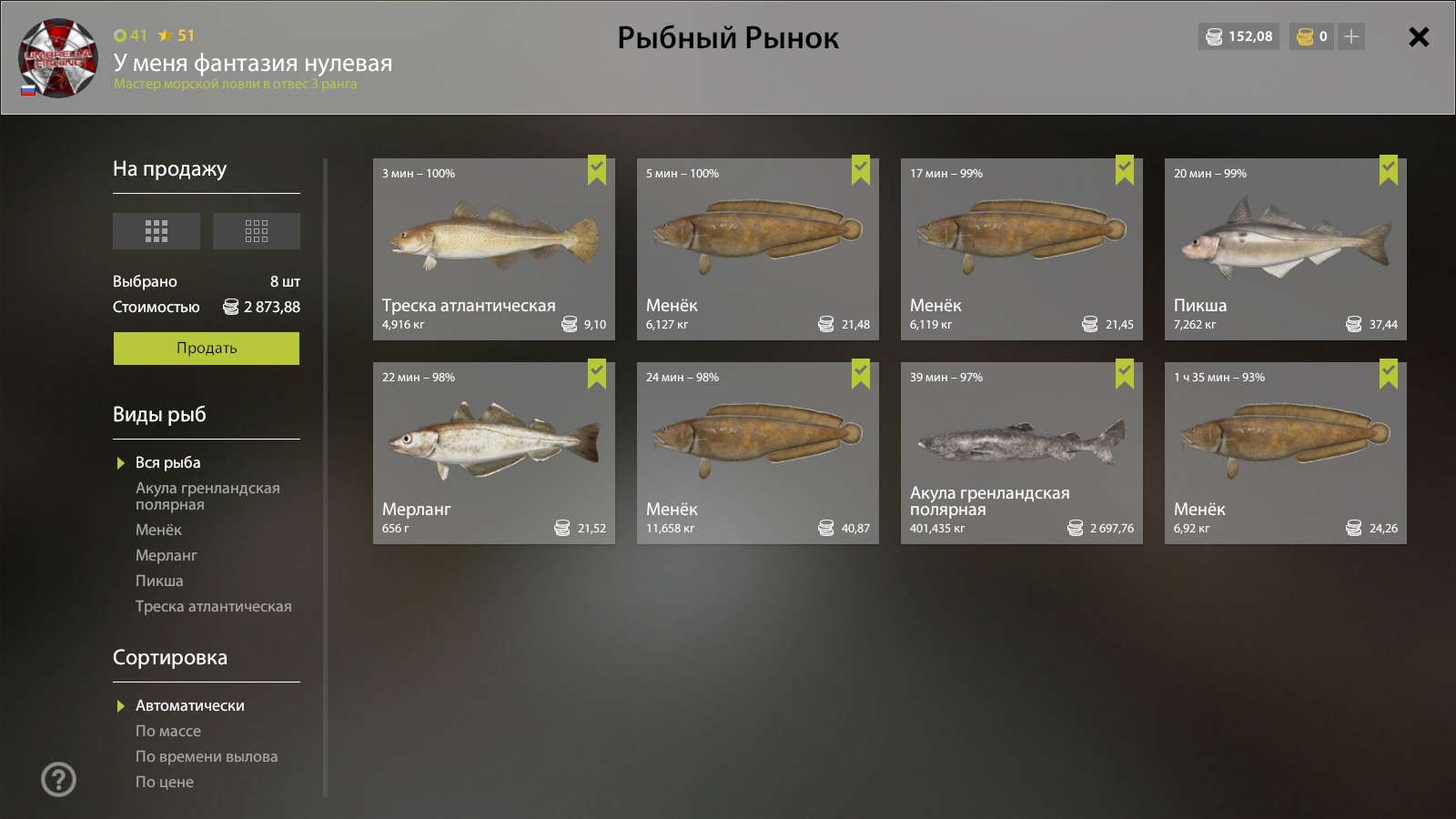Toggle the Мерланг fish card
Image resolution: width=1456 pixels, height=819 pixels.
(493, 453)
